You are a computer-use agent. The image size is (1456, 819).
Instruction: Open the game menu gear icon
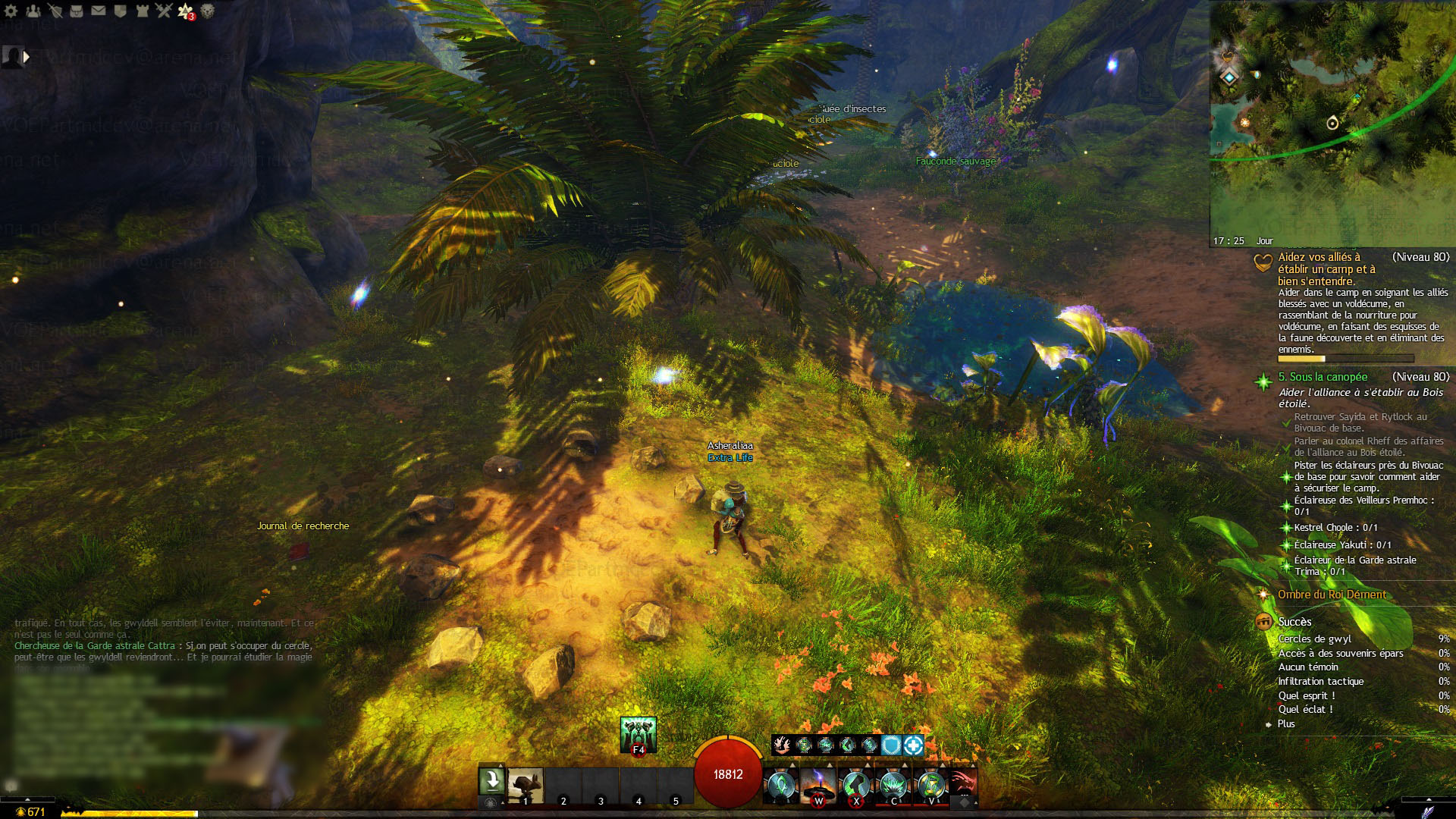(x=11, y=11)
